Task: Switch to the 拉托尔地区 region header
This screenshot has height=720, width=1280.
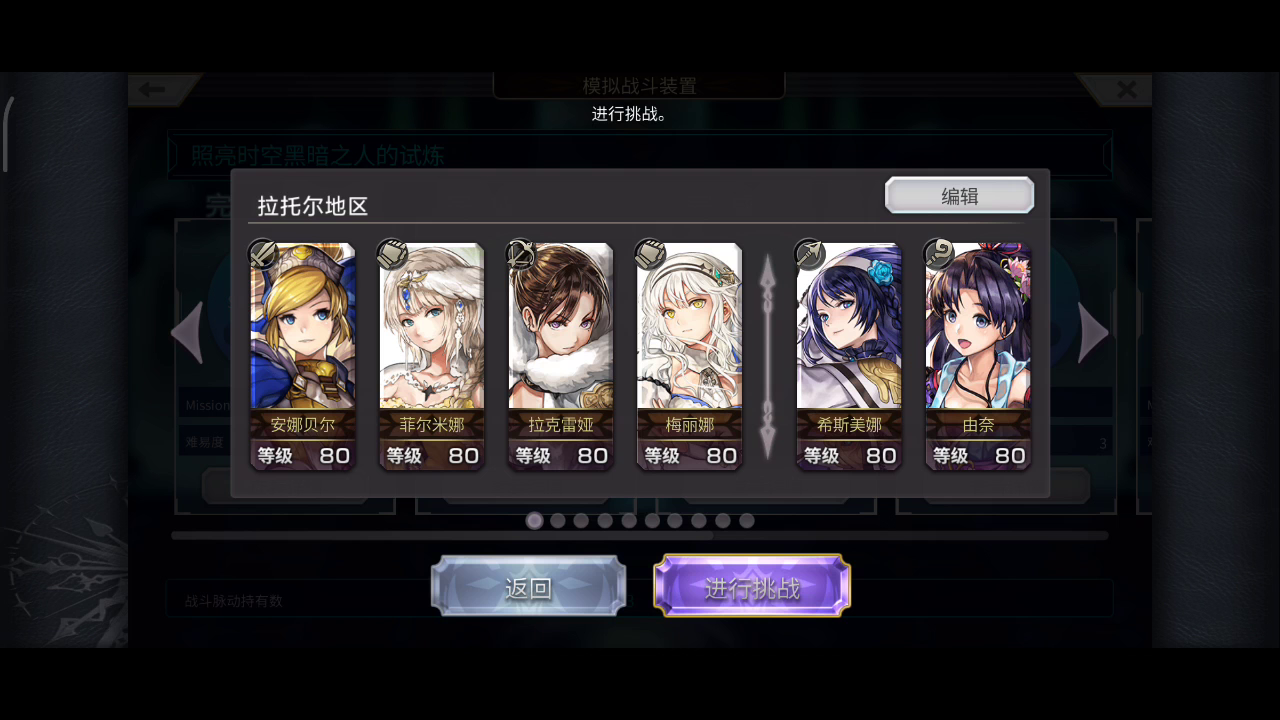Action: coord(310,206)
